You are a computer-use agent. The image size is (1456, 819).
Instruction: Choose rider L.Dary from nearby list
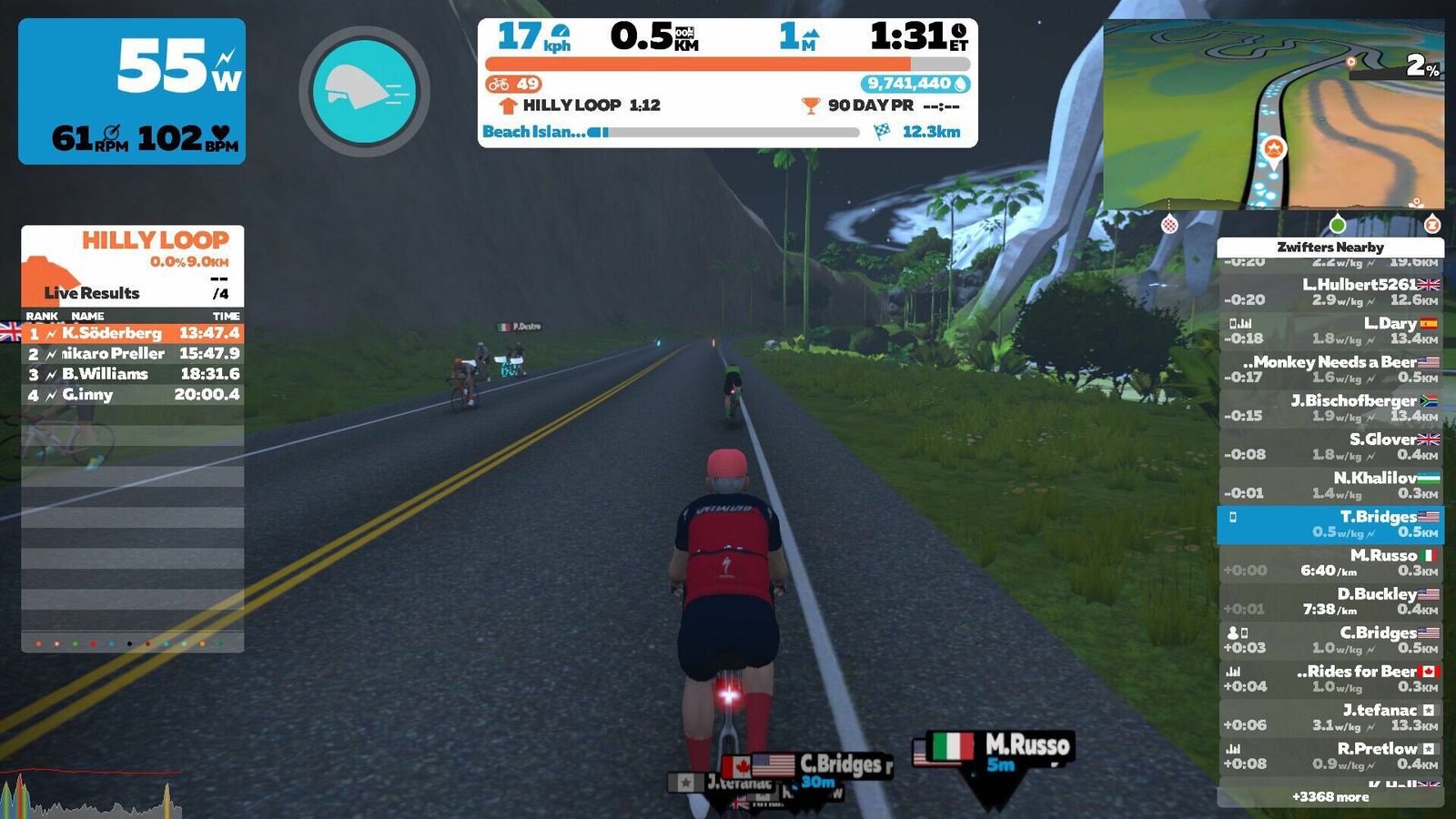click(1330, 330)
